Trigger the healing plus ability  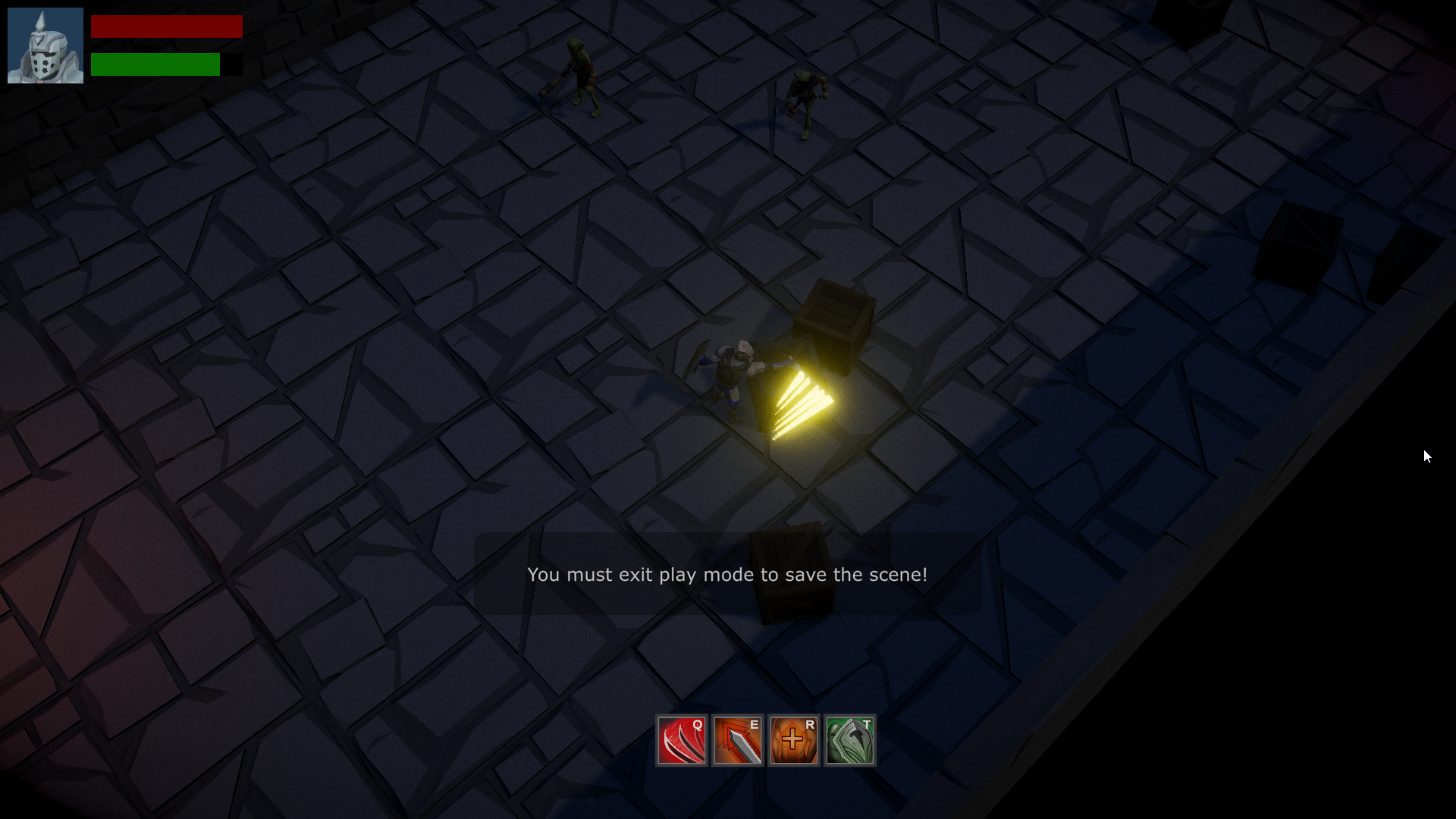point(794,741)
